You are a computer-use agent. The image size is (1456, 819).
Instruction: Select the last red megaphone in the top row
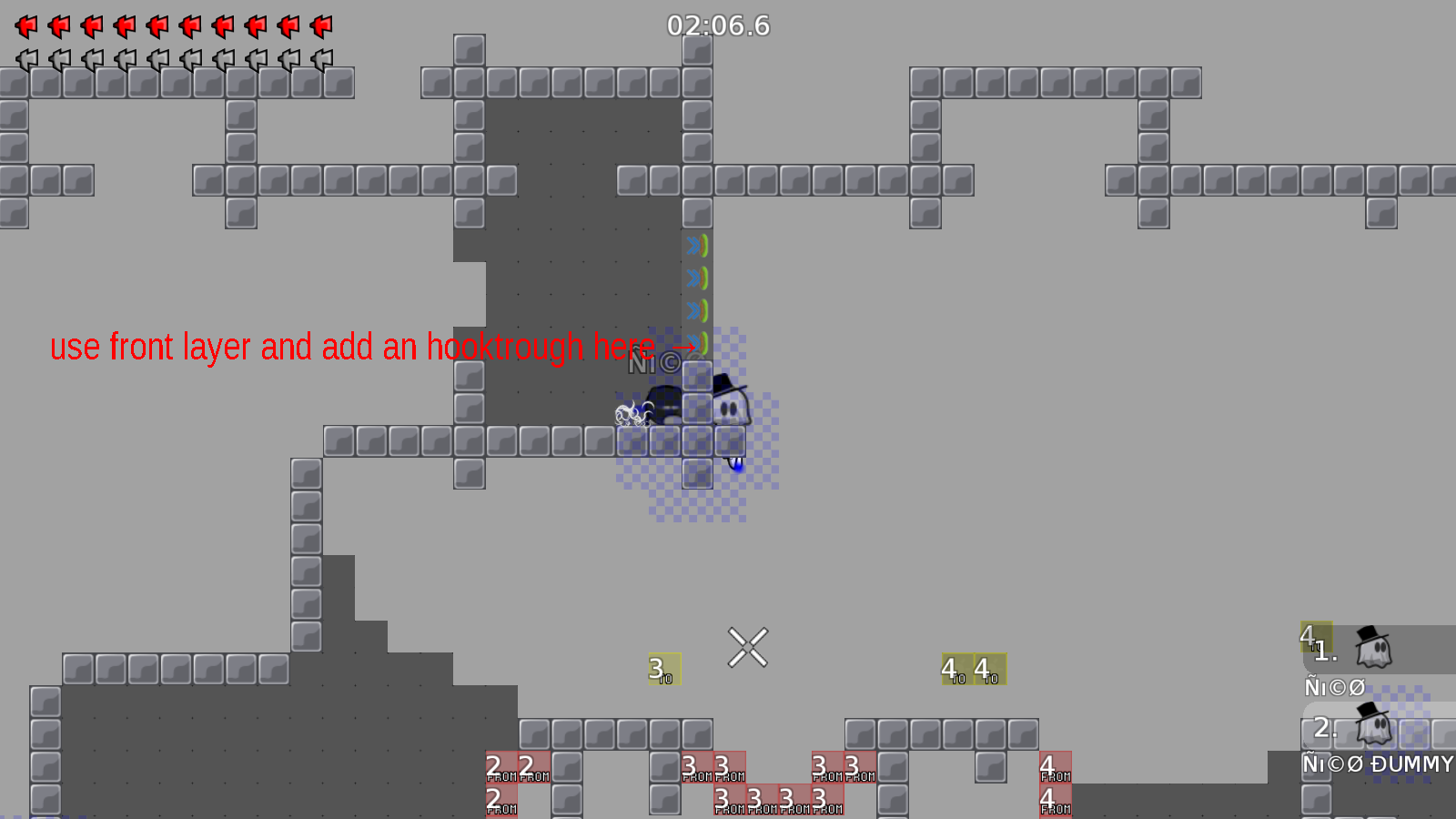[x=320, y=25]
